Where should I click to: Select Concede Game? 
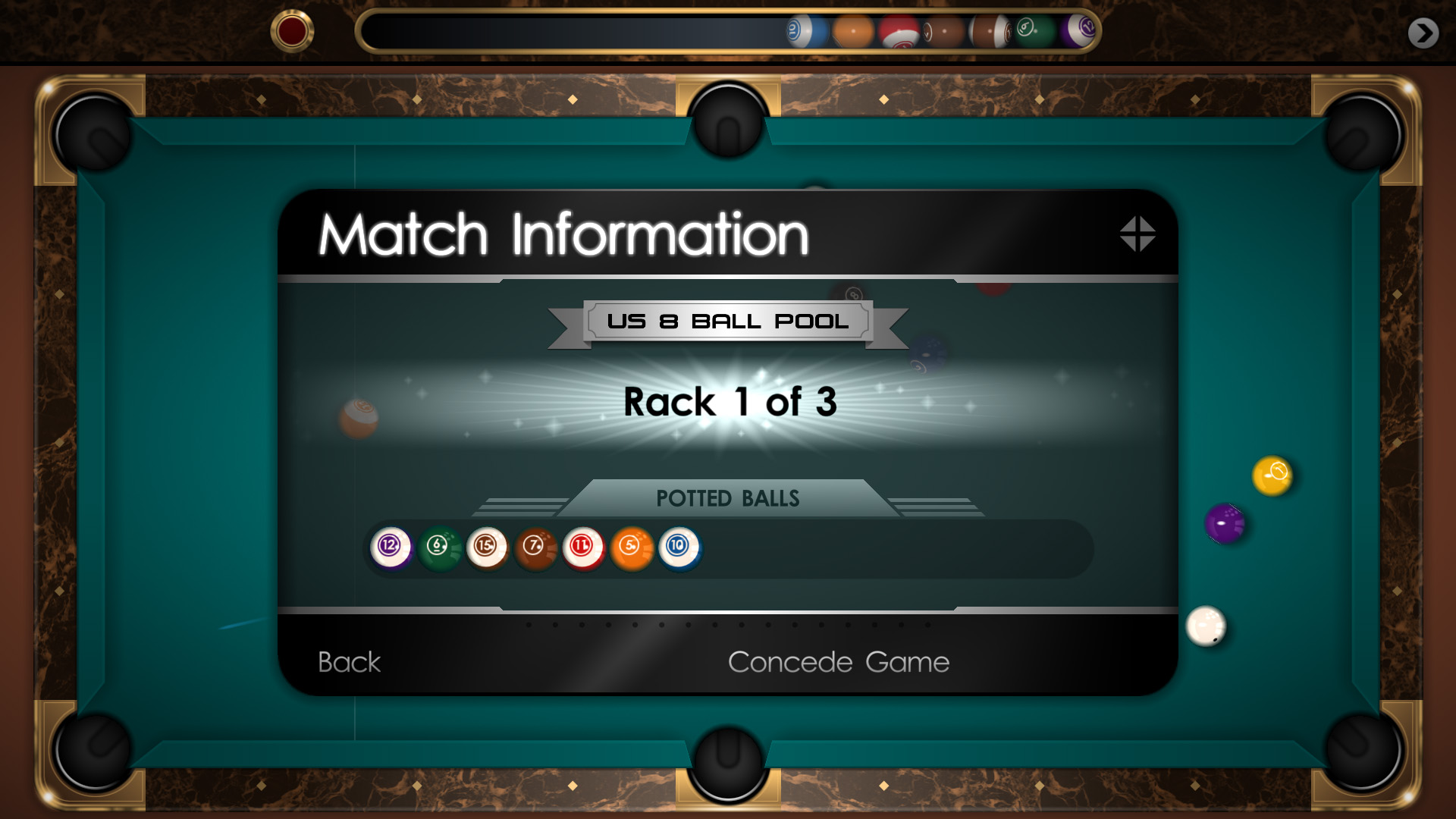pyautogui.click(x=837, y=661)
